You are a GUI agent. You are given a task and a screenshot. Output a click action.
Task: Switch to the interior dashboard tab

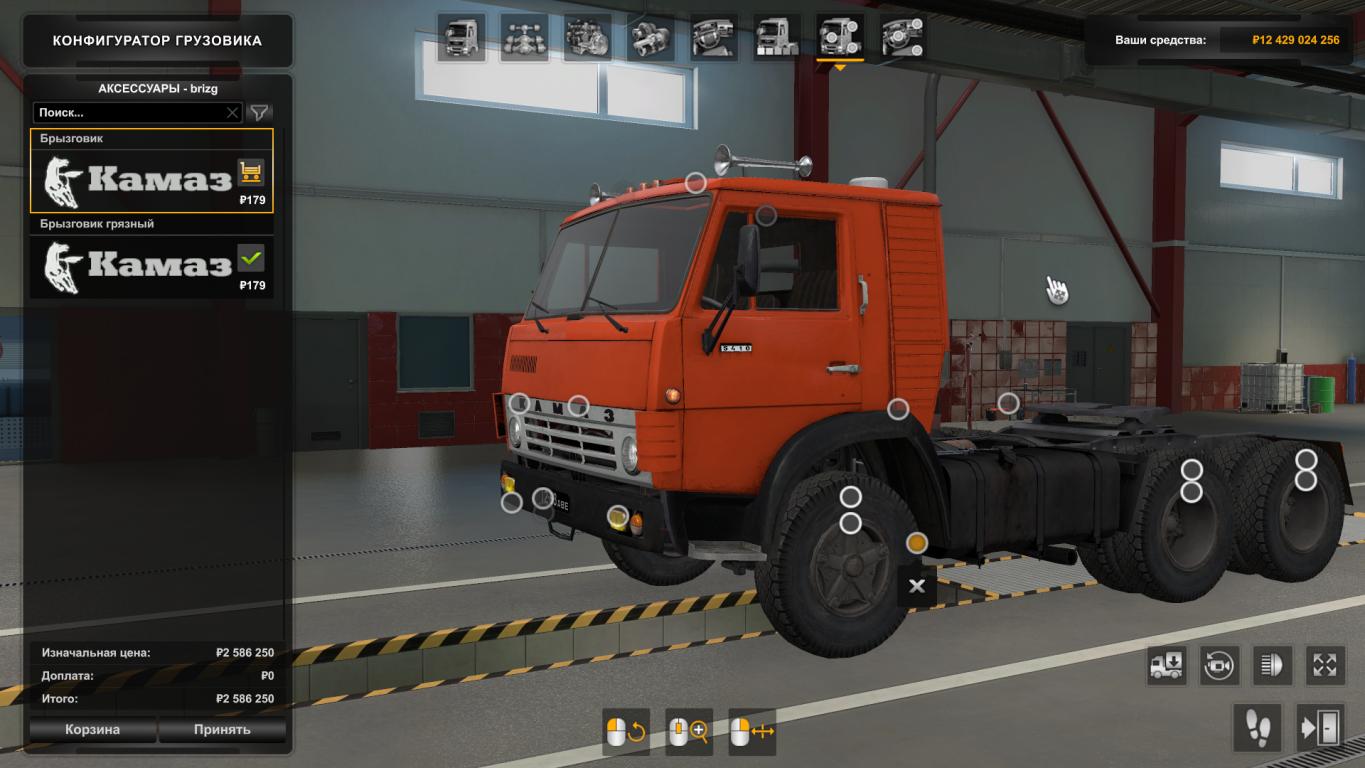click(x=713, y=38)
